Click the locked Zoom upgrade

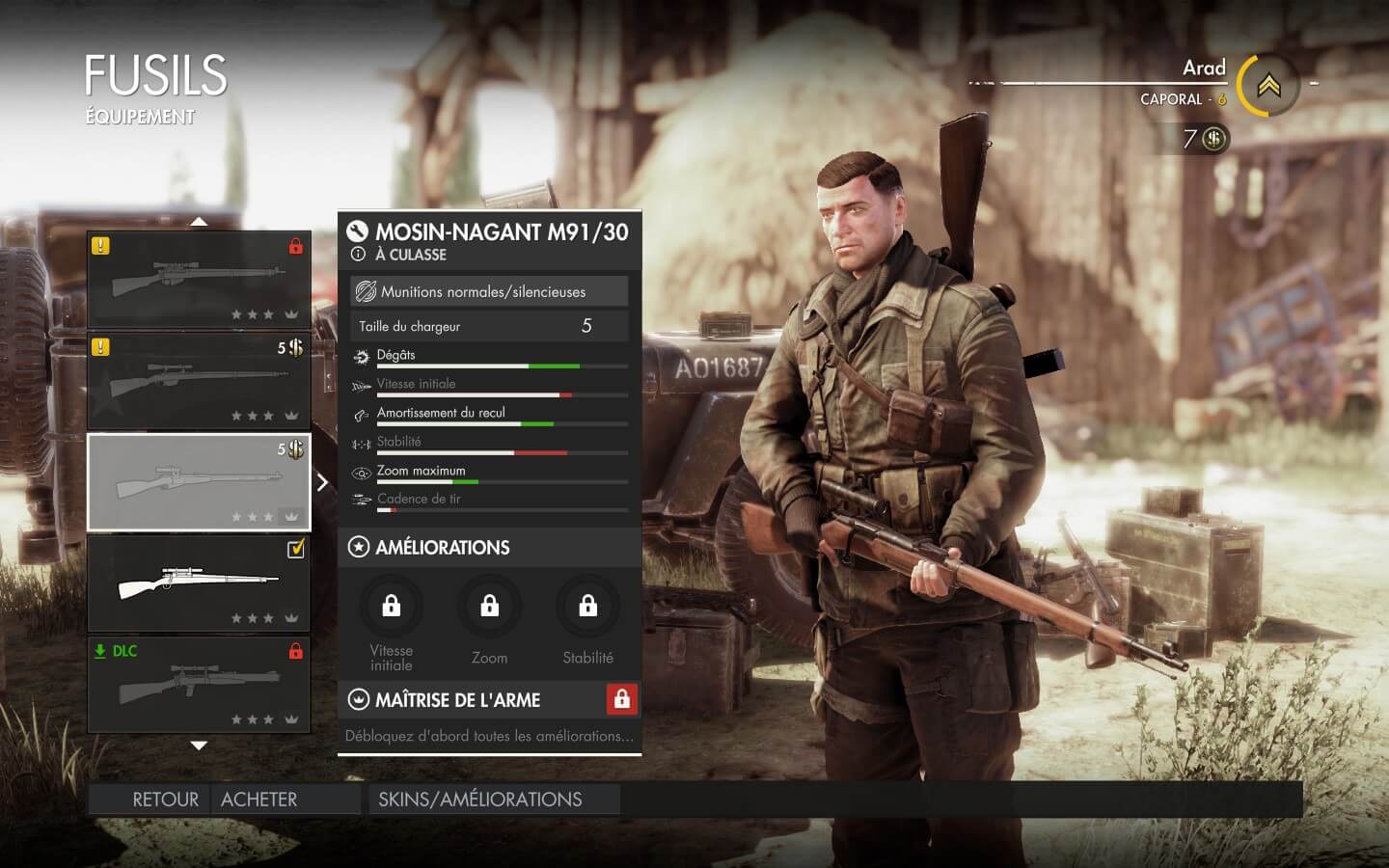point(489,607)
